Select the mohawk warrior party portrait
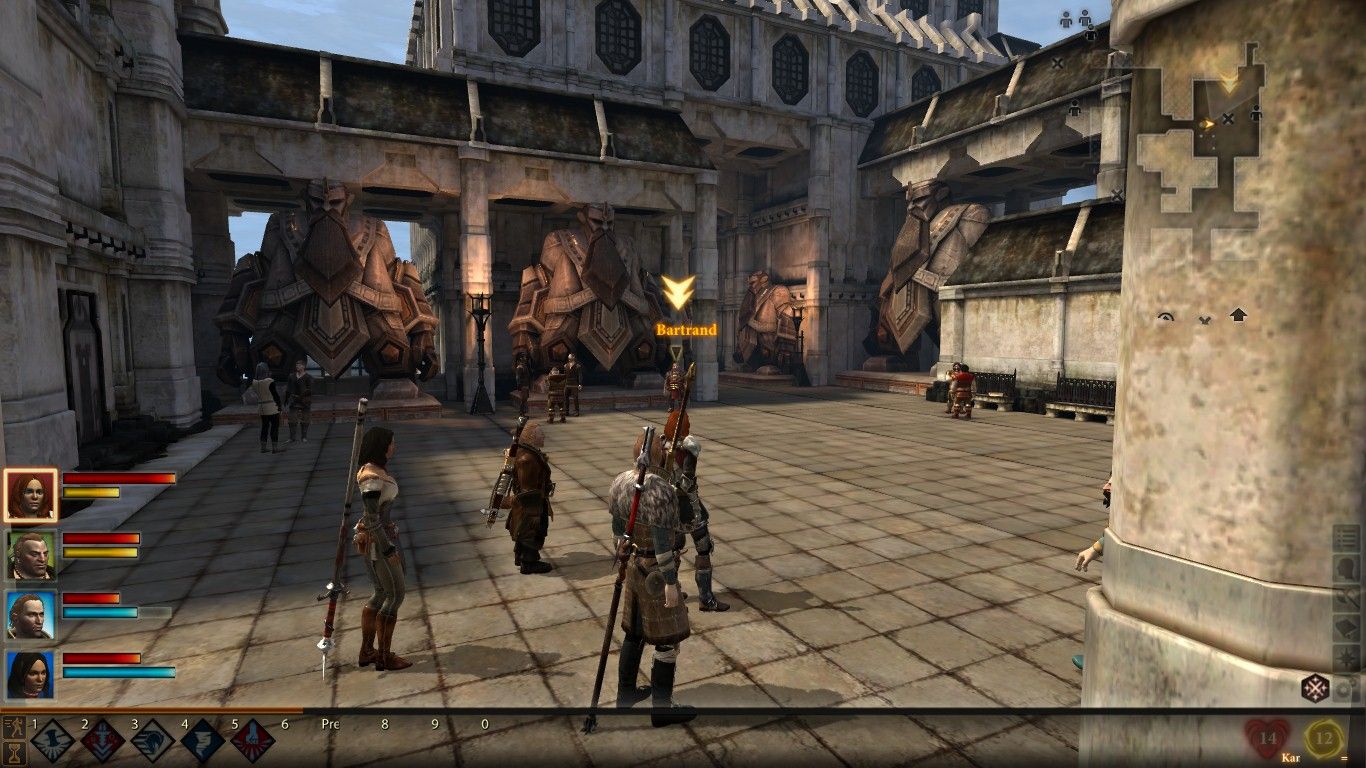 coord(30,555)
